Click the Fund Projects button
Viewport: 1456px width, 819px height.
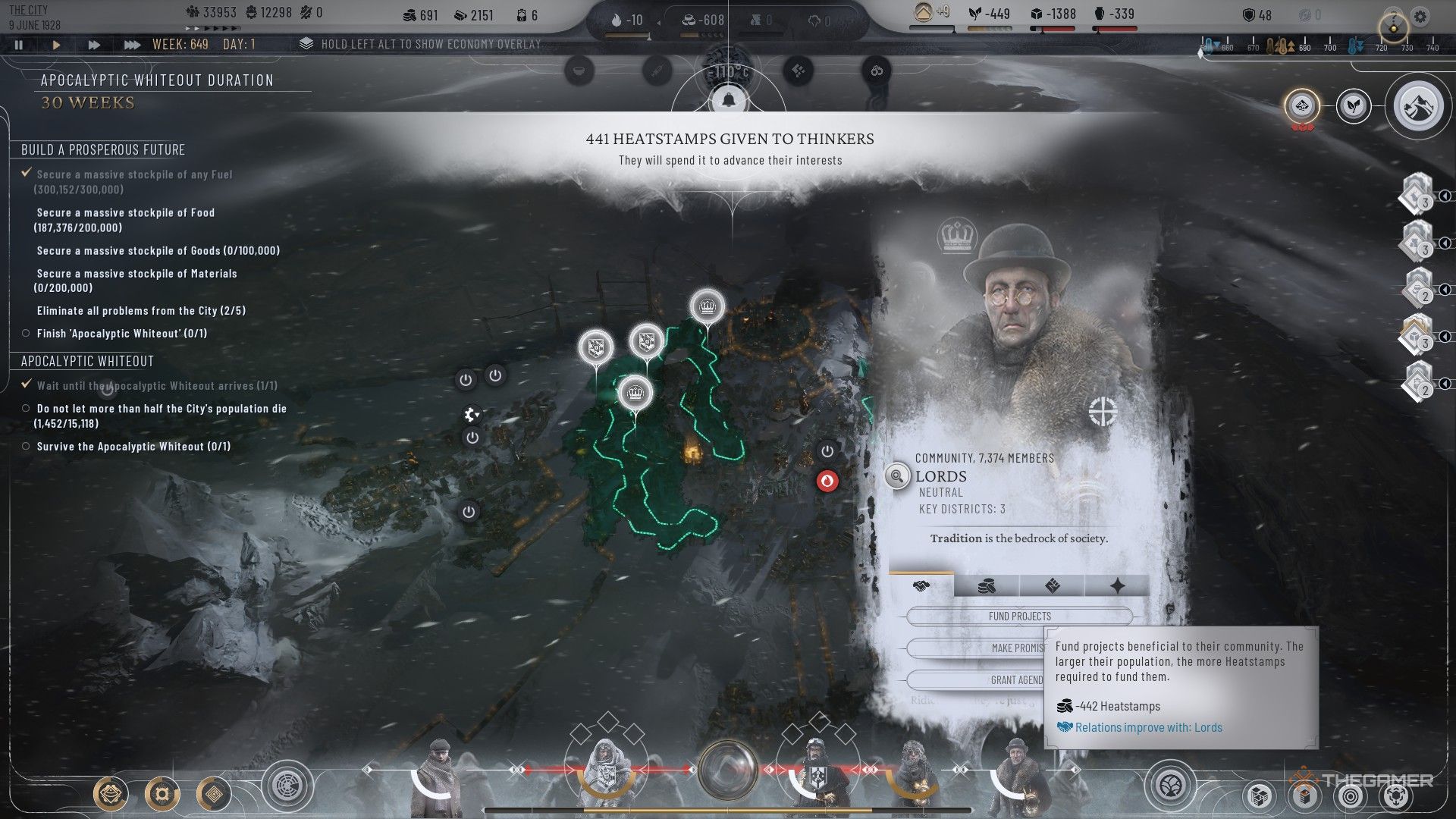tap(1019, 617)
